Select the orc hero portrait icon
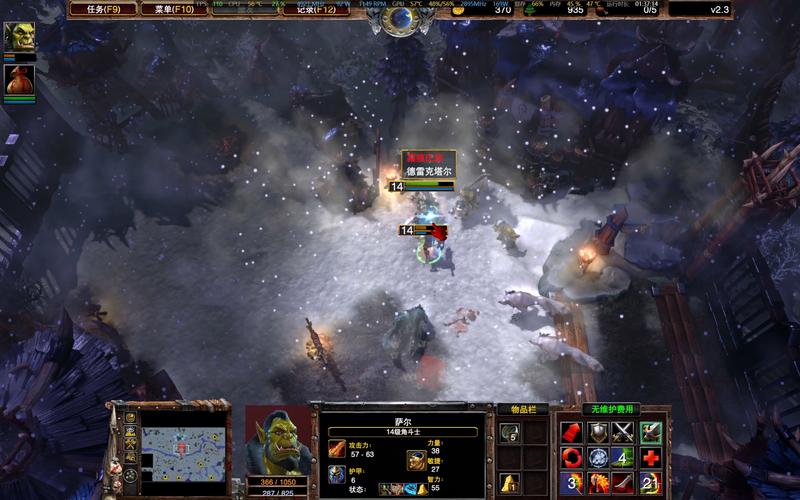This screenshot has height=500, width=800. pyautogui.click(x=19, y=38)
